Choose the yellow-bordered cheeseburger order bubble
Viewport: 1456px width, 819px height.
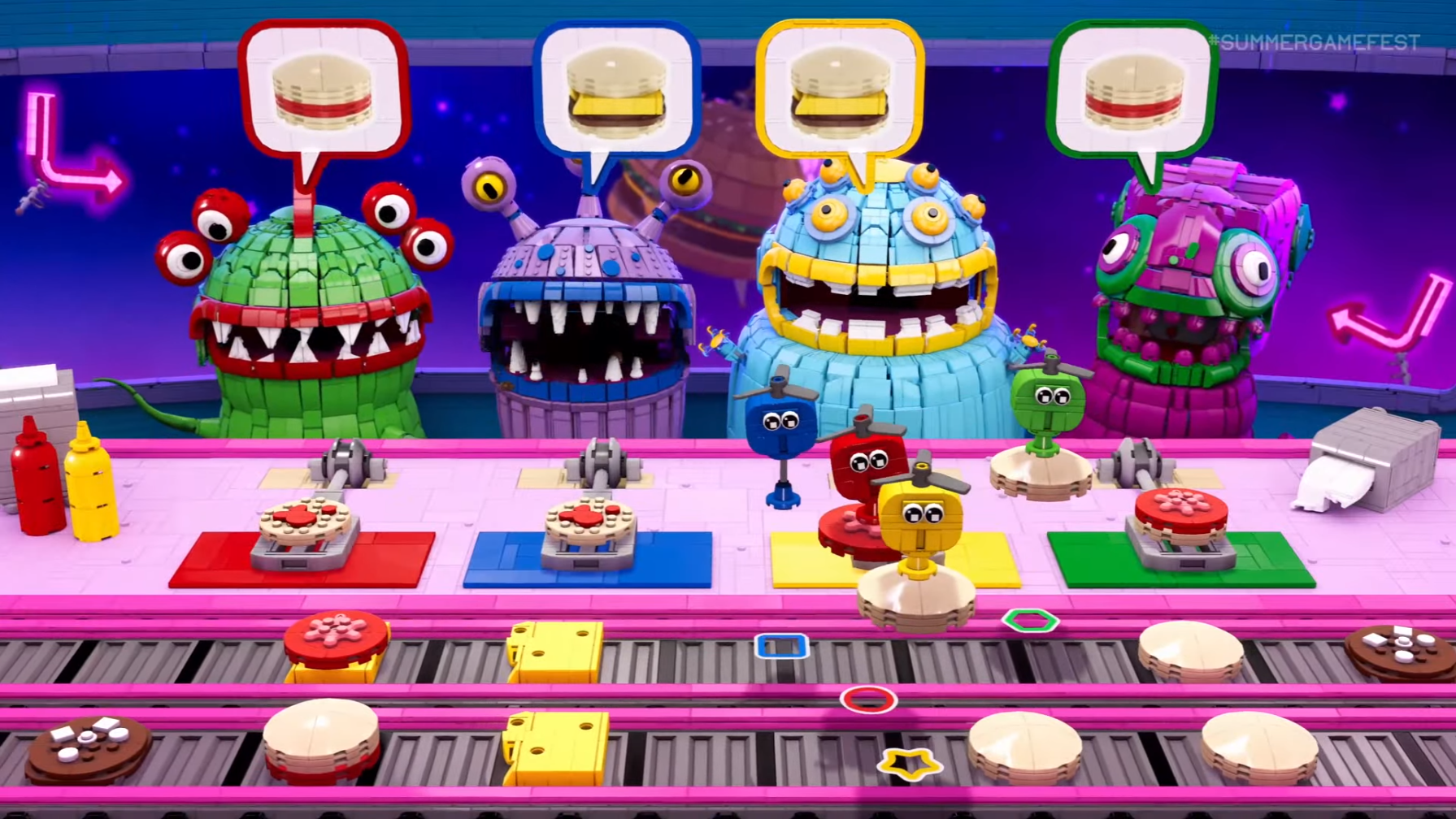click(x=840, y=91)
